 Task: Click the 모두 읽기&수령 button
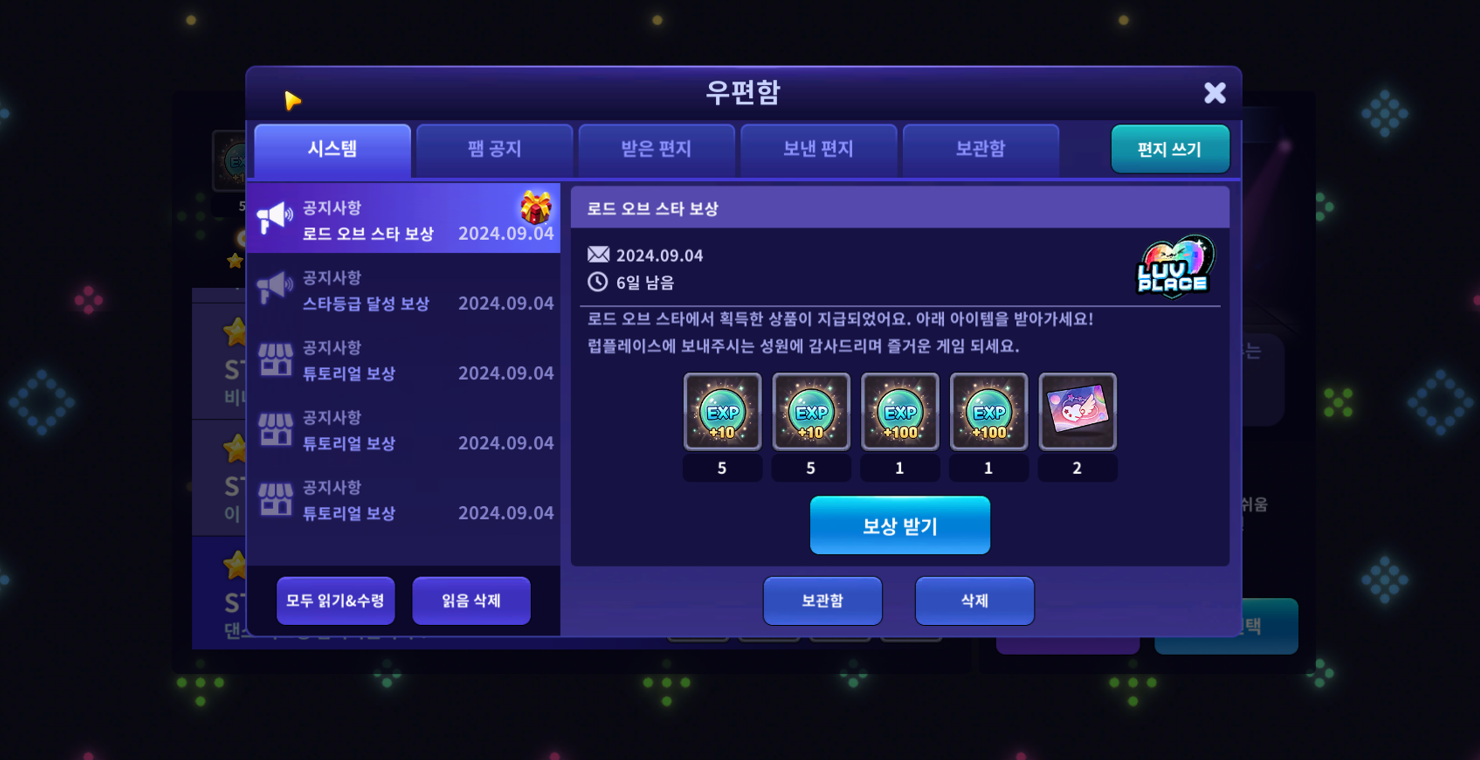(x=335, y=601)
